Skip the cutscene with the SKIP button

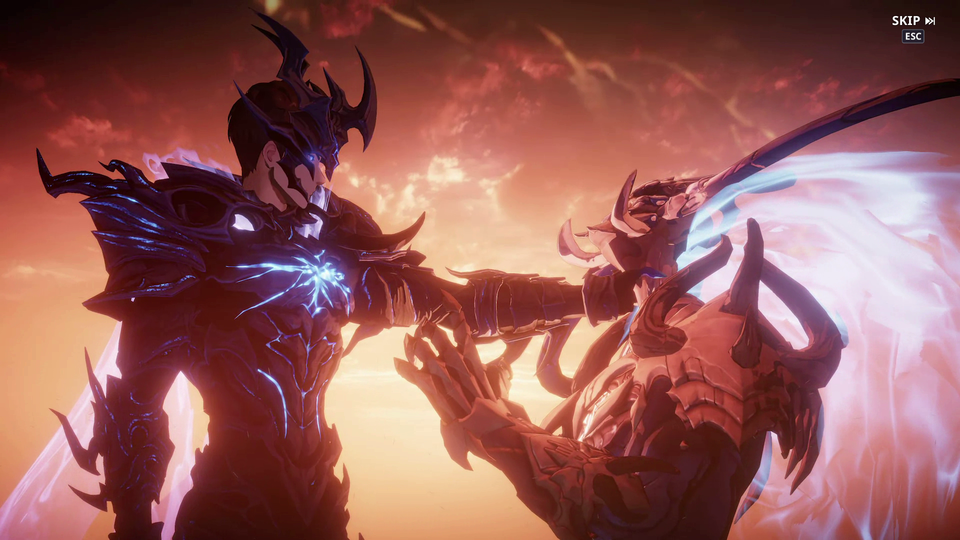click(x=913, y=21)
